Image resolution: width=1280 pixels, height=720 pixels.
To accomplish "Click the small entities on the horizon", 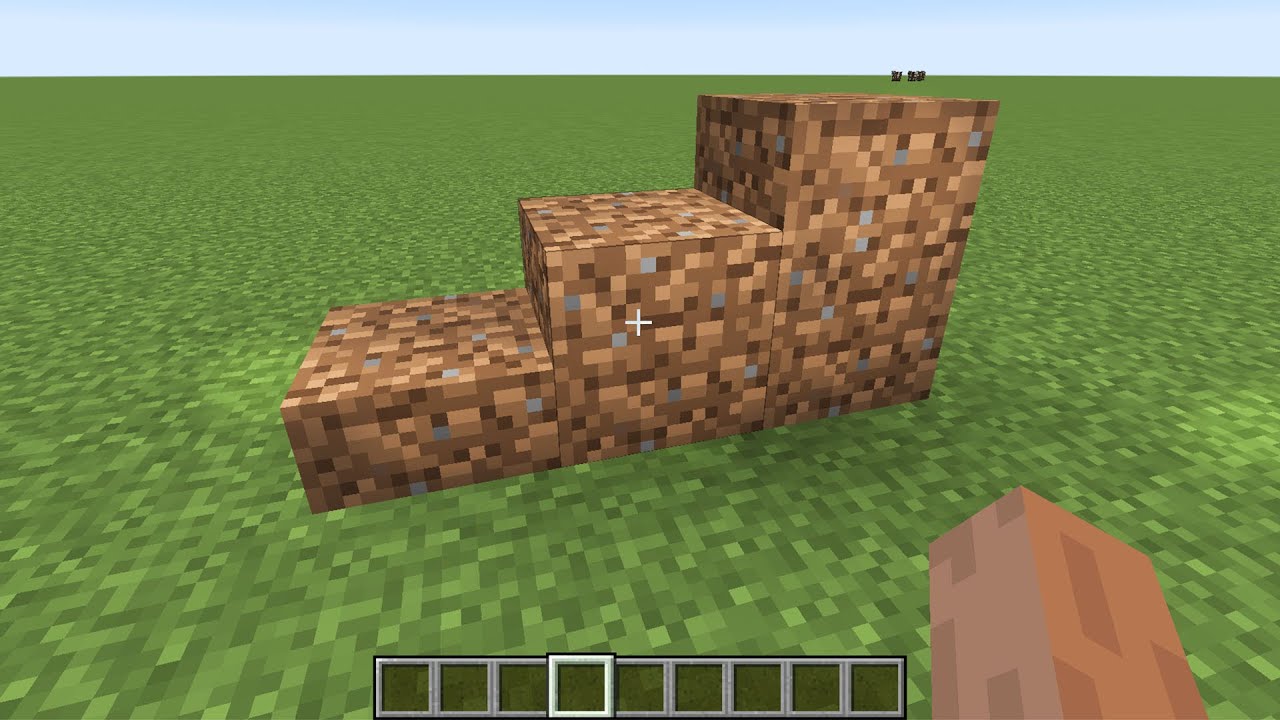I will 908,74.
